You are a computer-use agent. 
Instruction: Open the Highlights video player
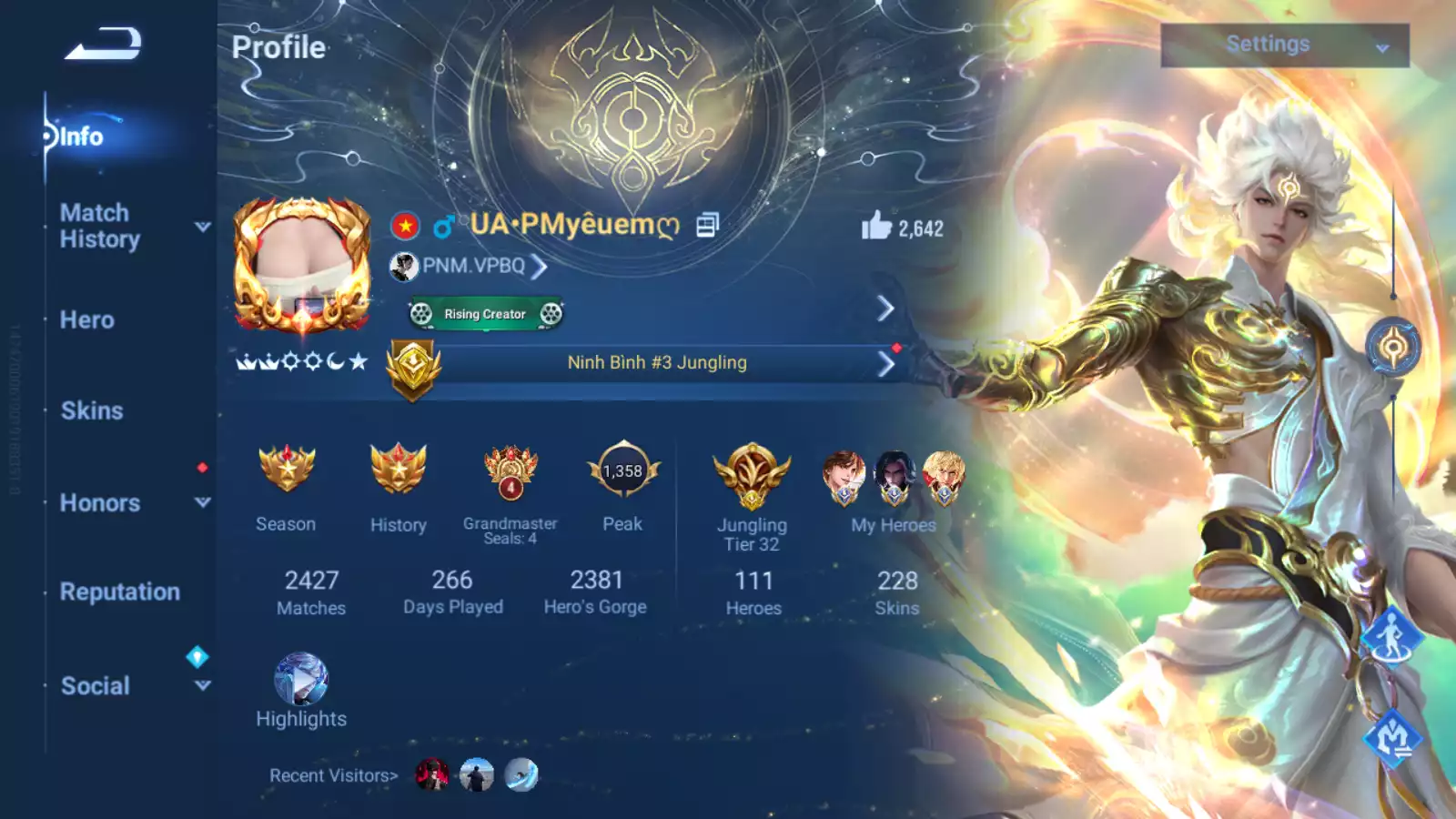pos(300,681)
